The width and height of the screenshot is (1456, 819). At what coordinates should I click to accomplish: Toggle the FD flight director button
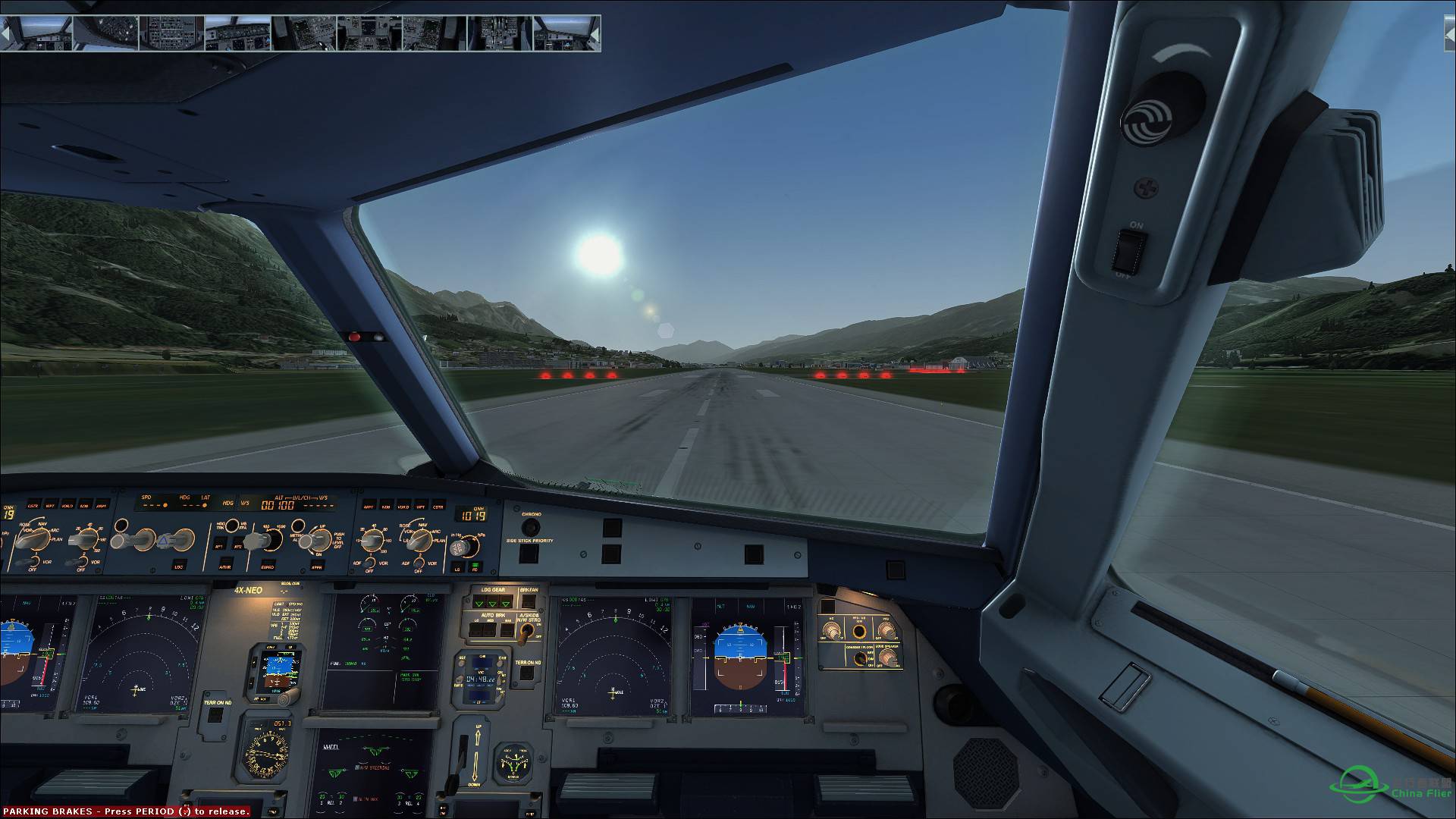[x=475, y=566]
